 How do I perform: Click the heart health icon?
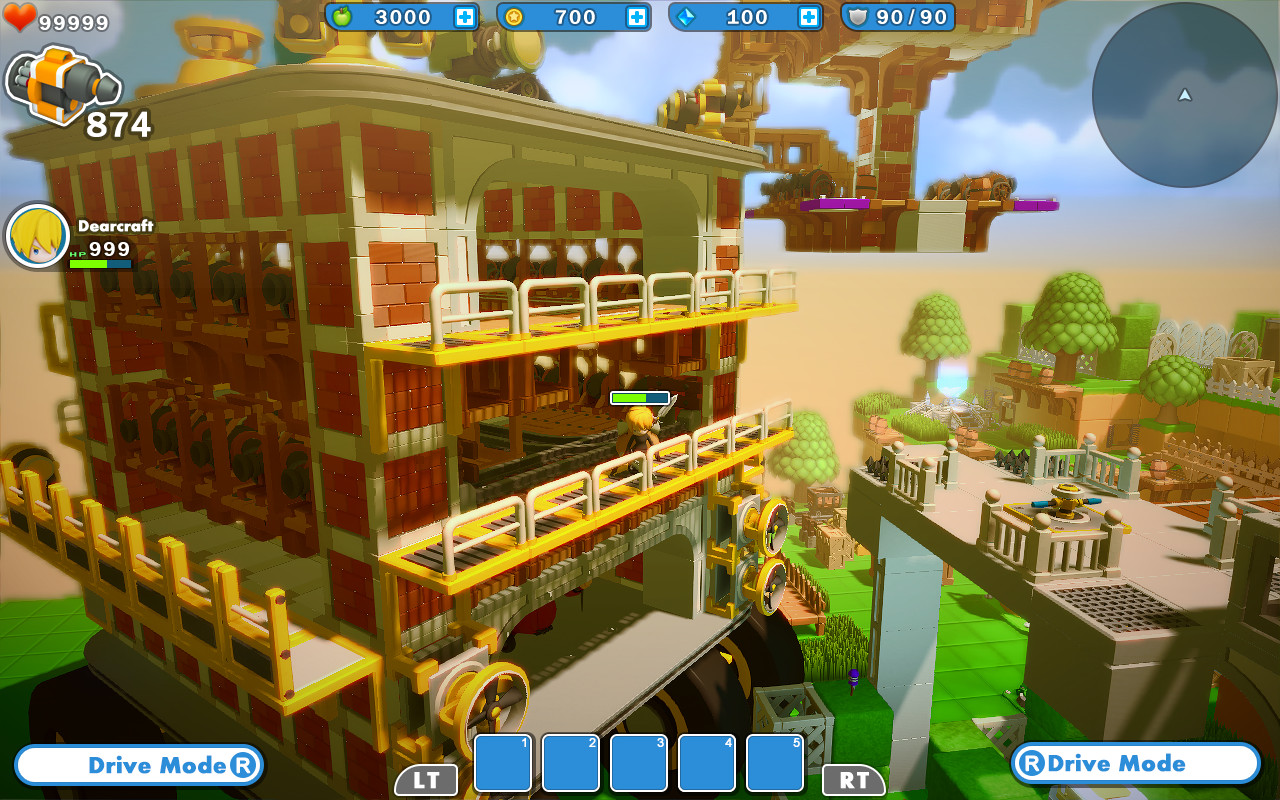pos(20,17)
